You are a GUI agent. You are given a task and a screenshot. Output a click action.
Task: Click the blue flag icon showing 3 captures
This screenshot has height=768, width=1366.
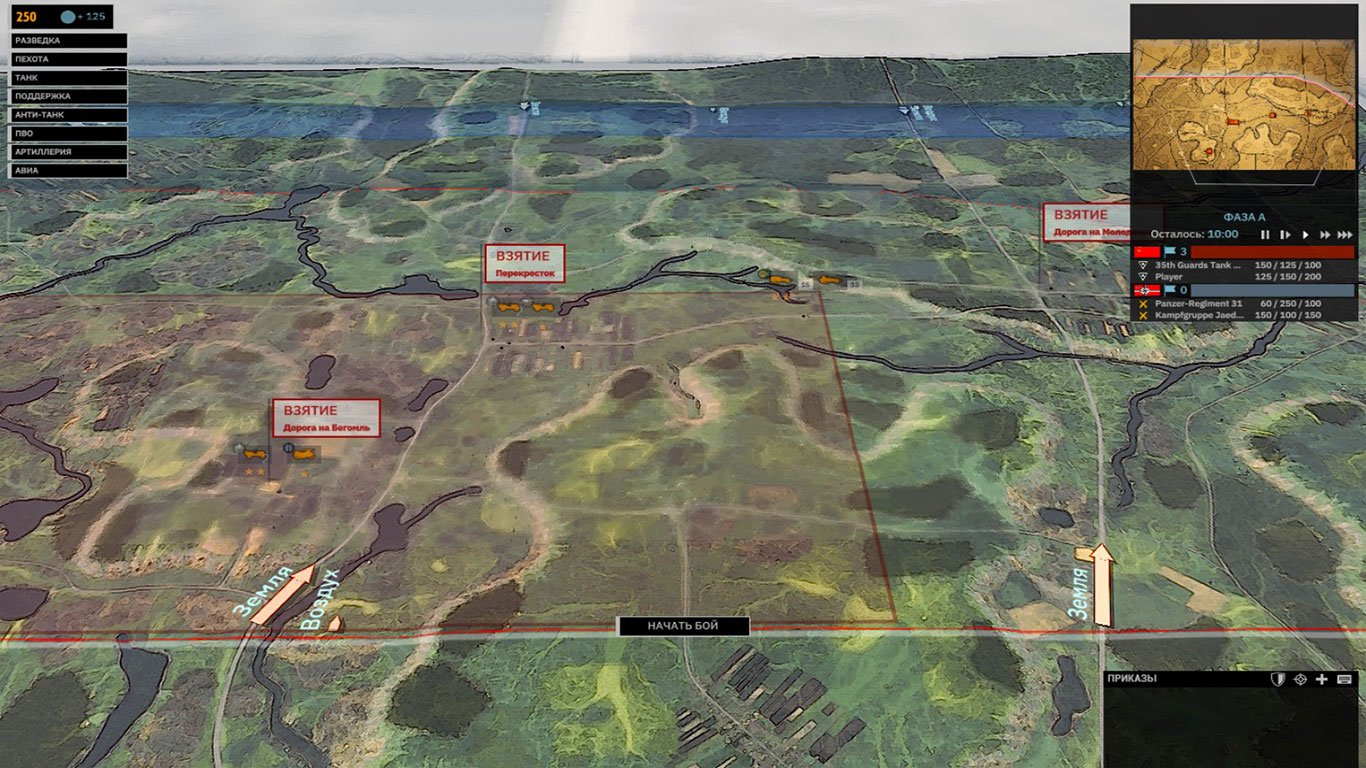(x=1170, y=251)
